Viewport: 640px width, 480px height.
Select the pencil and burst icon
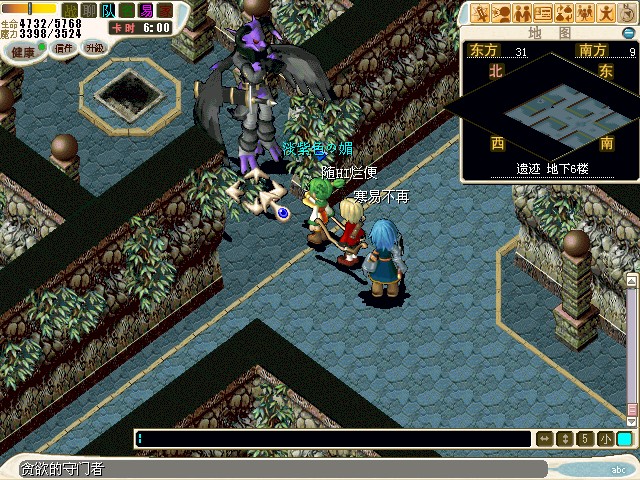click(x=479, y=13)
